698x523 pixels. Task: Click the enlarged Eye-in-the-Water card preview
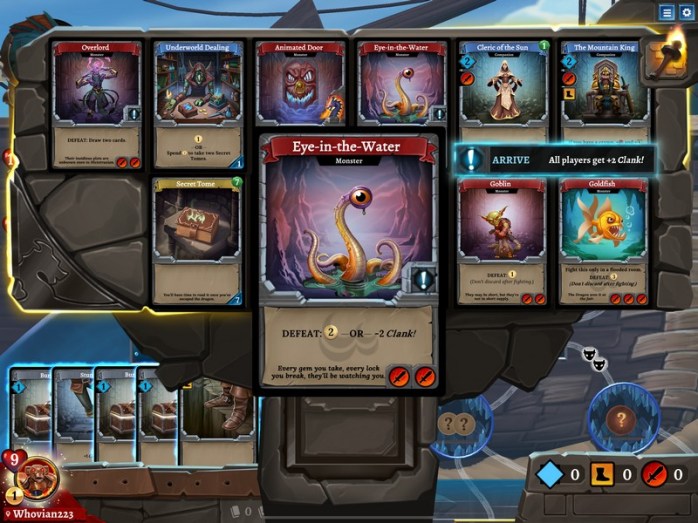pyautogui.click(x=347, y=261)
